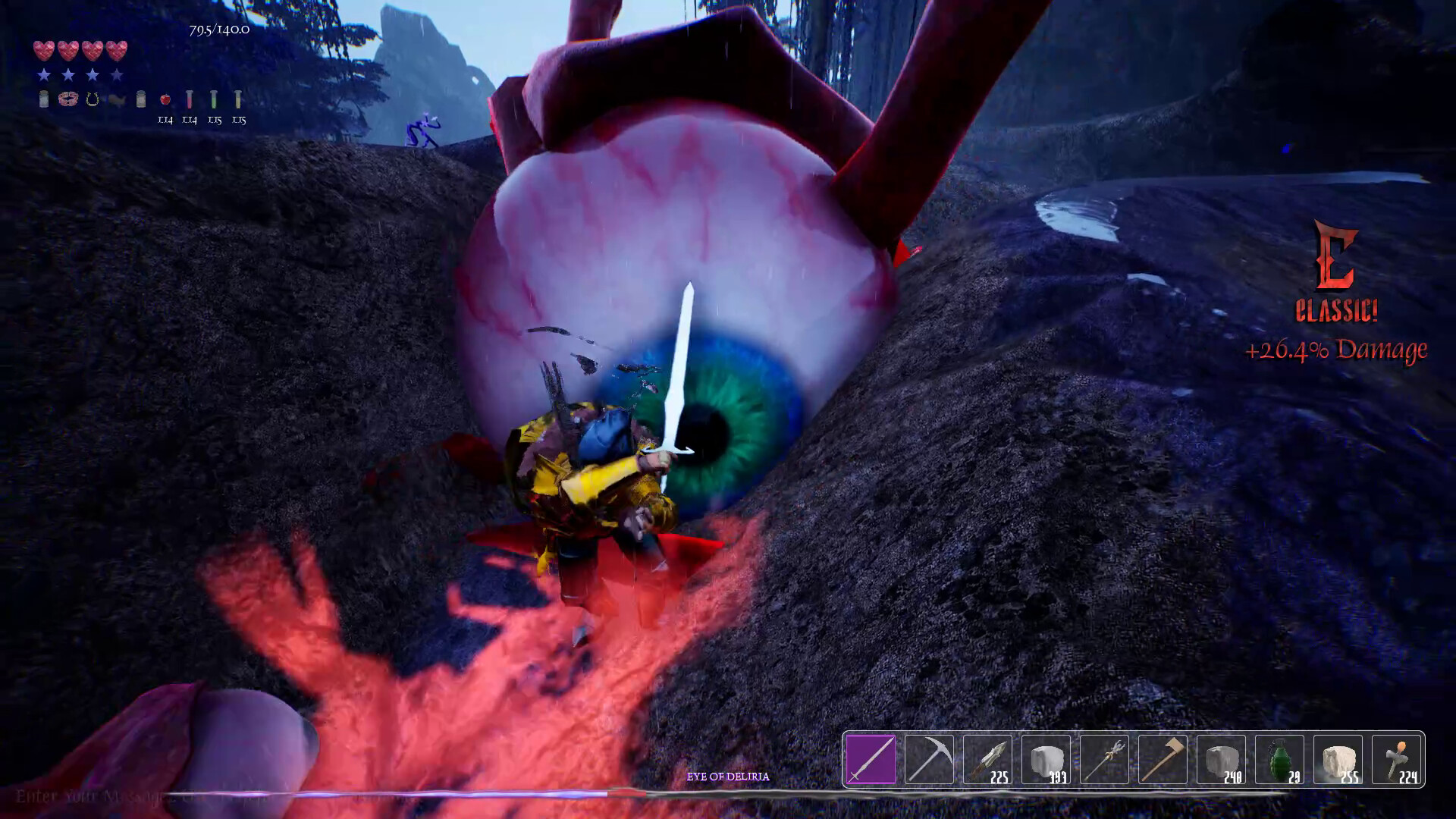Choose the spear stack of 225
This screenshot has width=1456, height=819.
coord(987,759)
